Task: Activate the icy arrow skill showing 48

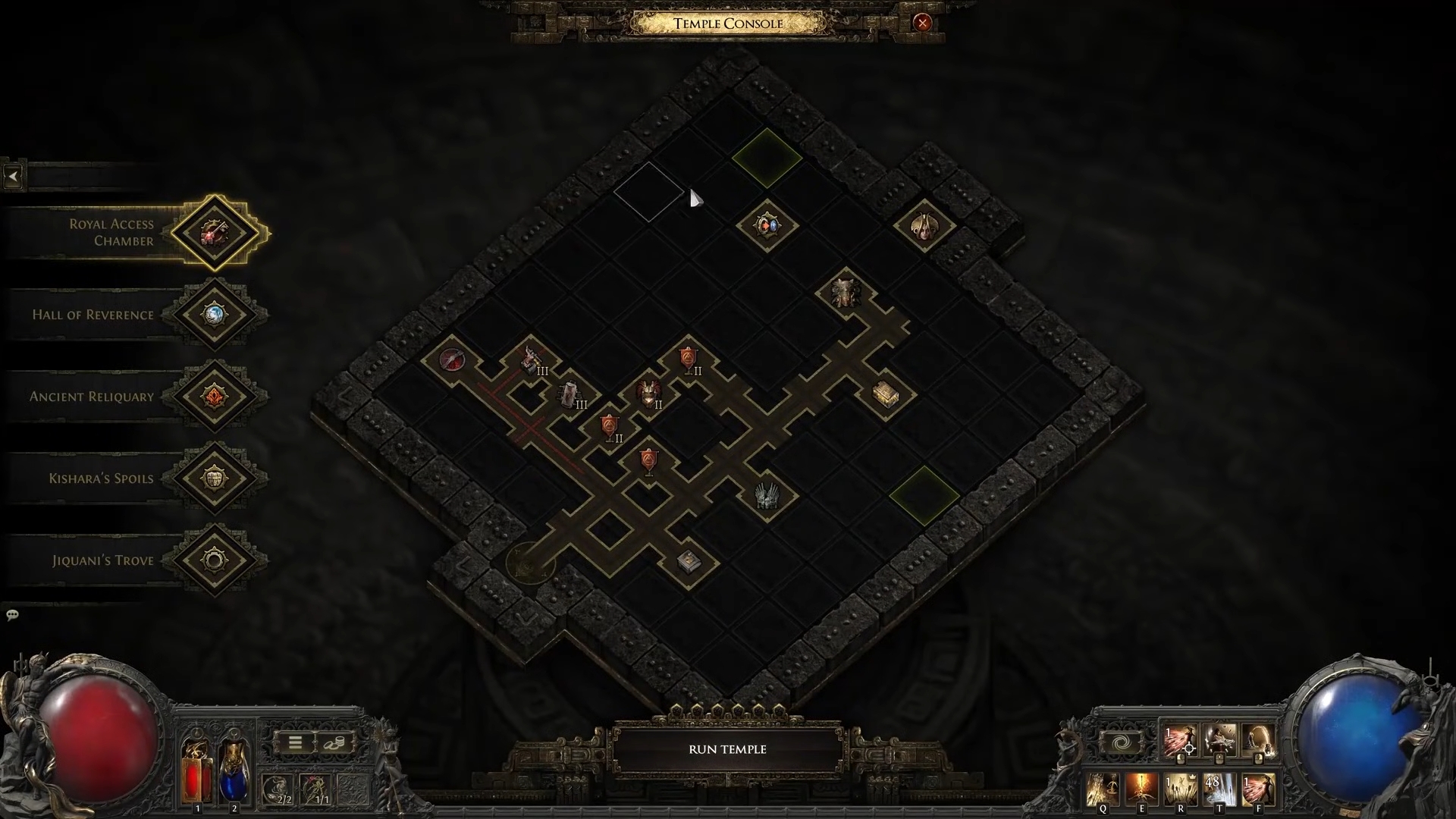Action: click(x=1219, y=789)
